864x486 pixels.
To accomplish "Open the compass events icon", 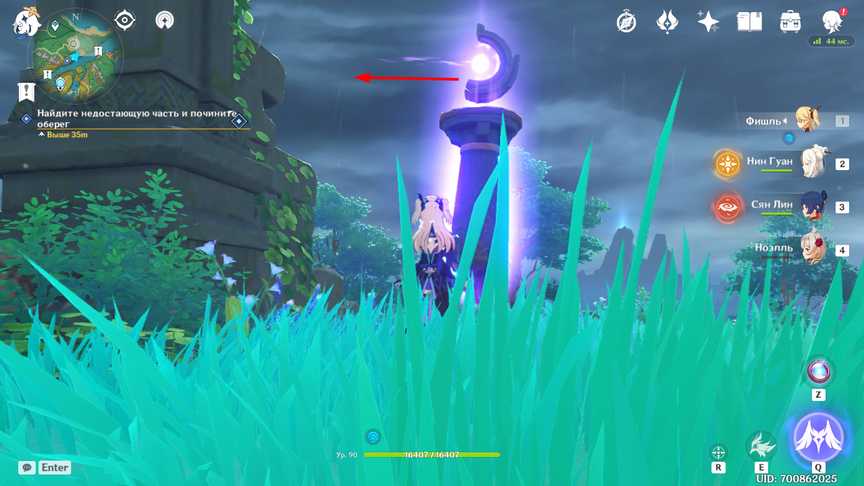I will click(627, 21).
